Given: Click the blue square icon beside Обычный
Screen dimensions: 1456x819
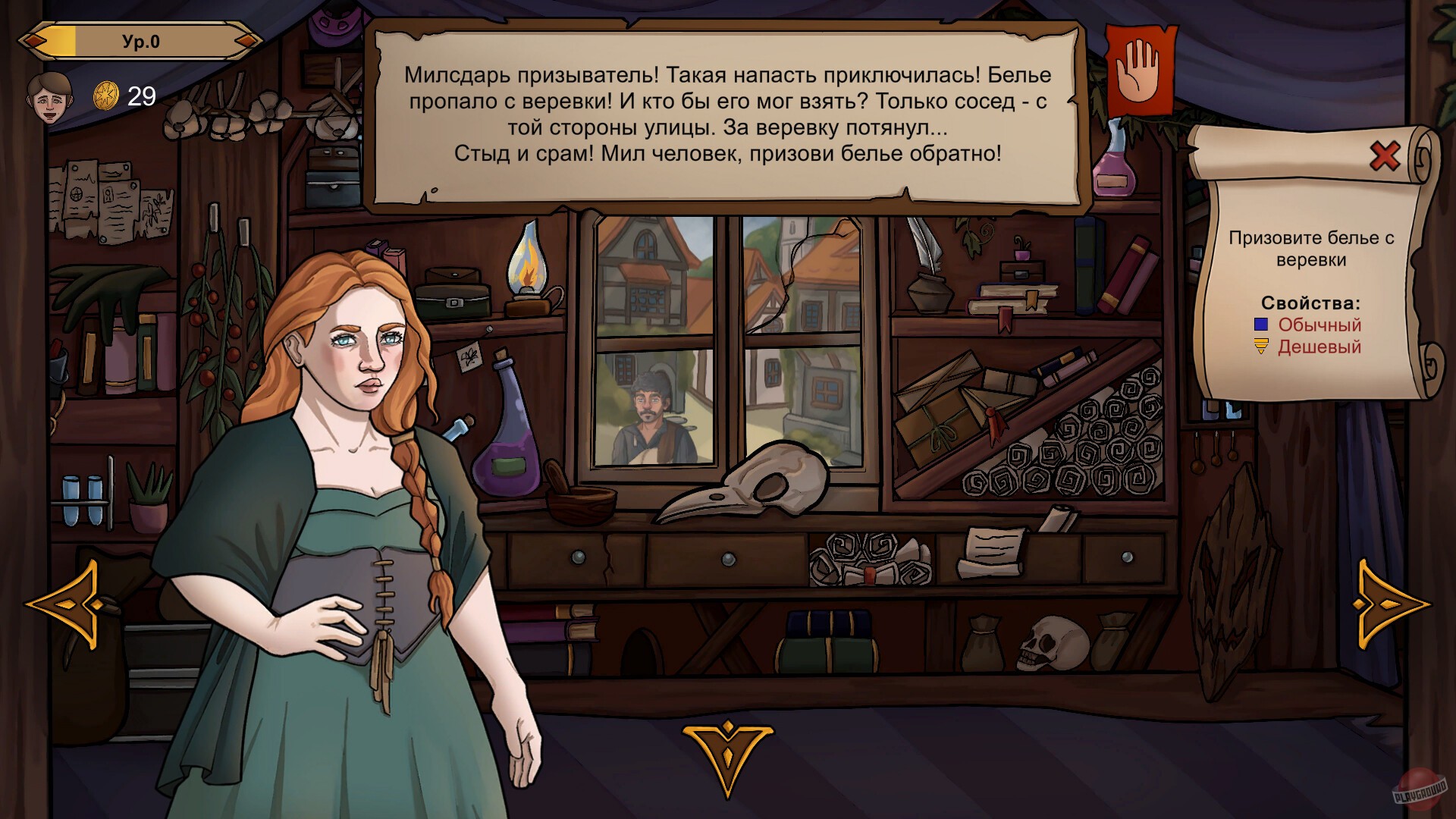Looking at the screenshot, I should pyautogui.click(x=1261, y=325).
